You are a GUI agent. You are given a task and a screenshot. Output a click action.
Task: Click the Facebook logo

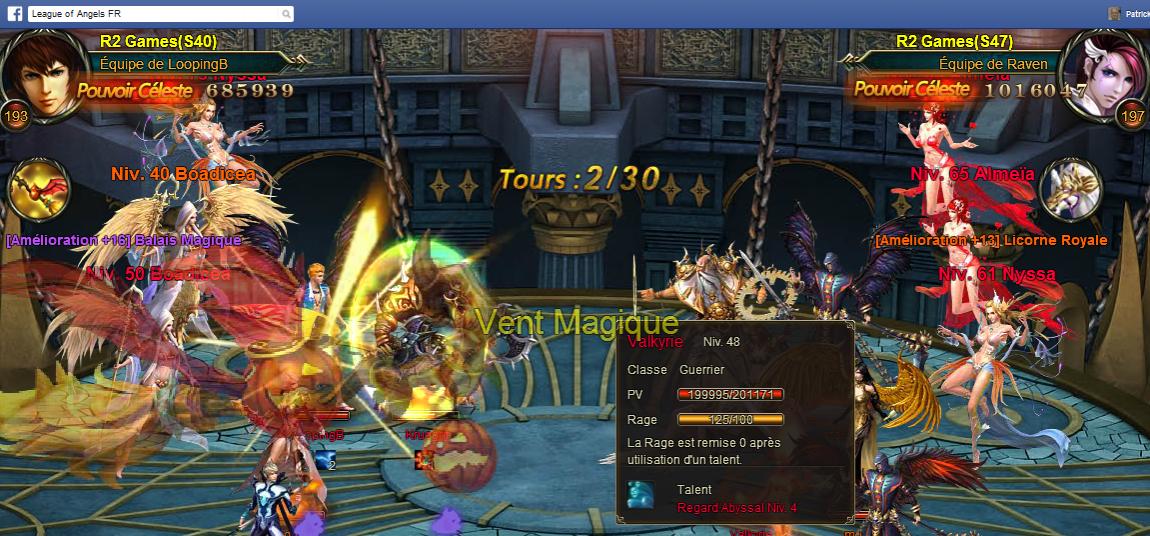coord(15,14)
